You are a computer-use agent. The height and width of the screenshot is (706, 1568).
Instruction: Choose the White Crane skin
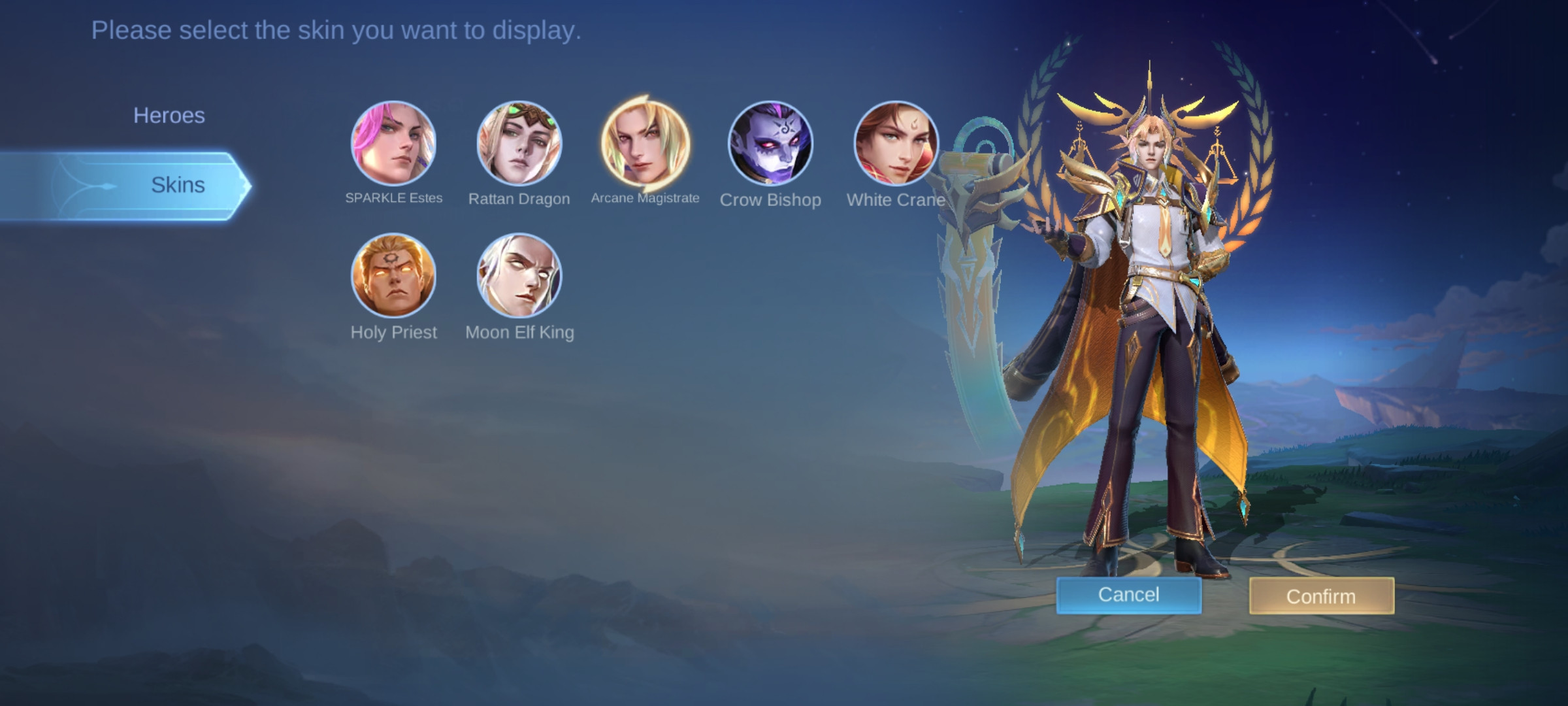click(896, 143)
